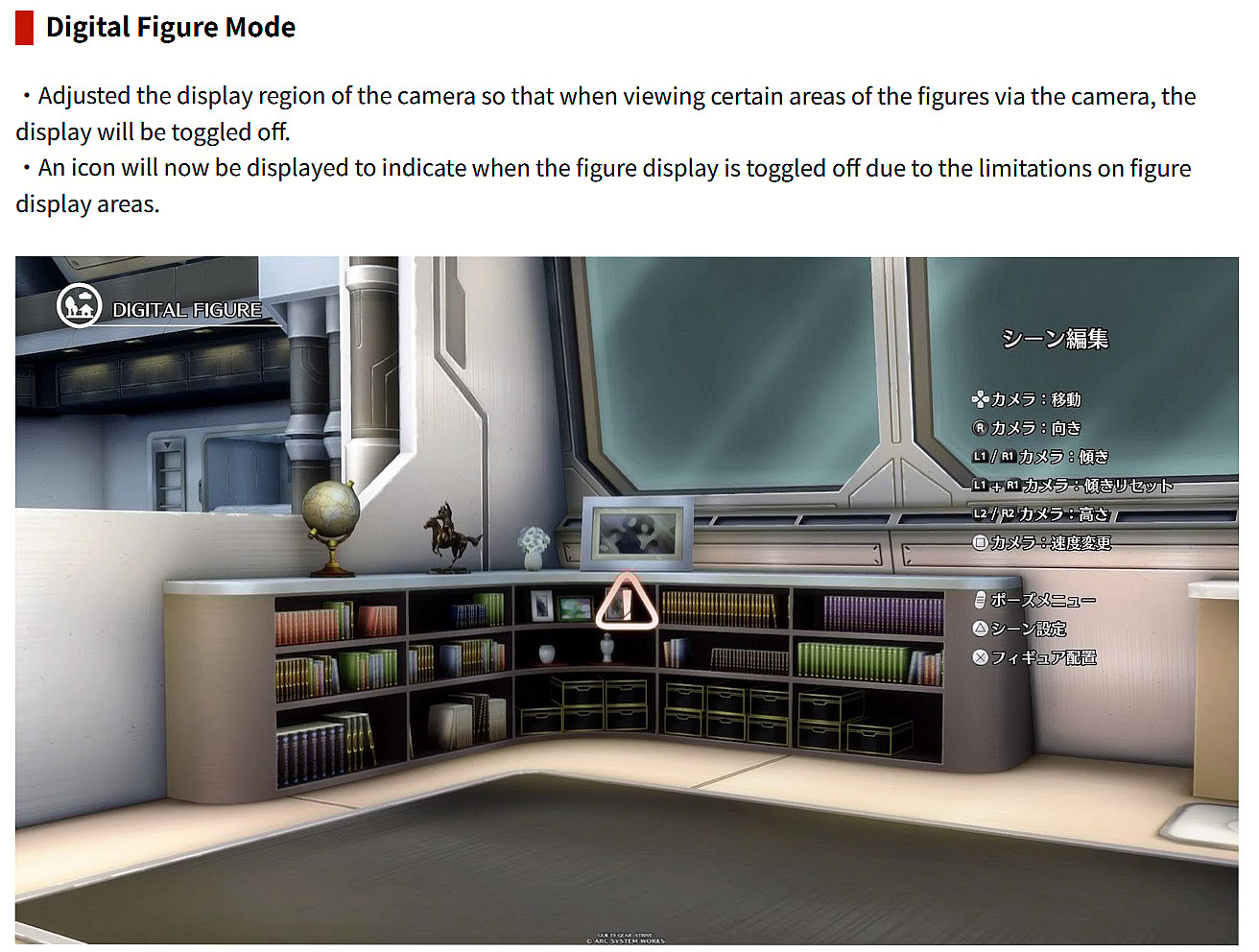Select the Triangle button icon for シーン設定

[980, 630]
